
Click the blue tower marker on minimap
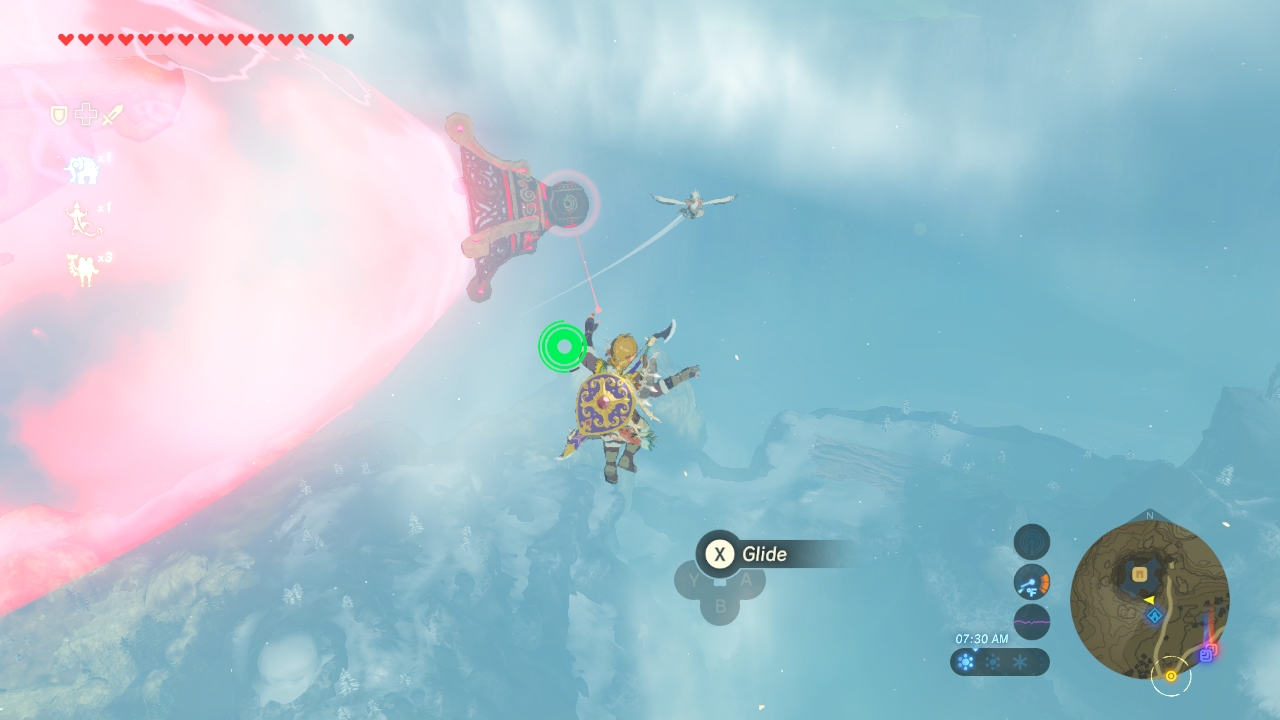click(x=1154, y=616)
